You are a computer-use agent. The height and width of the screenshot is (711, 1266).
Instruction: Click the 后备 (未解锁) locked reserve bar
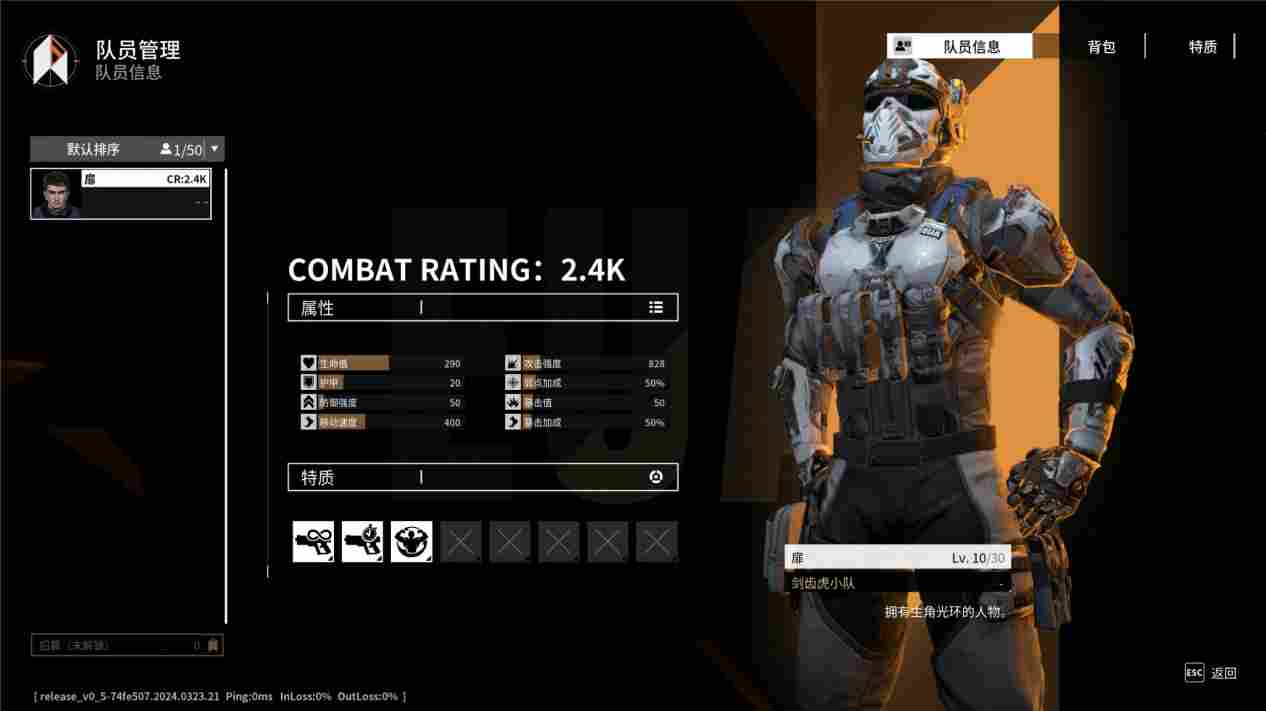[x=127, y=646]
